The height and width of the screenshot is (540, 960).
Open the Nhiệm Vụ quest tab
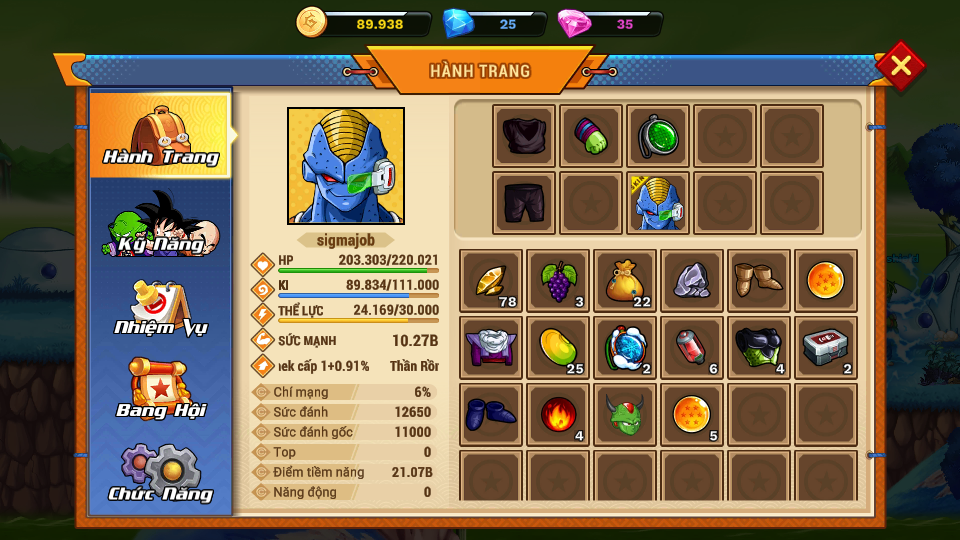tap(160, 307)
